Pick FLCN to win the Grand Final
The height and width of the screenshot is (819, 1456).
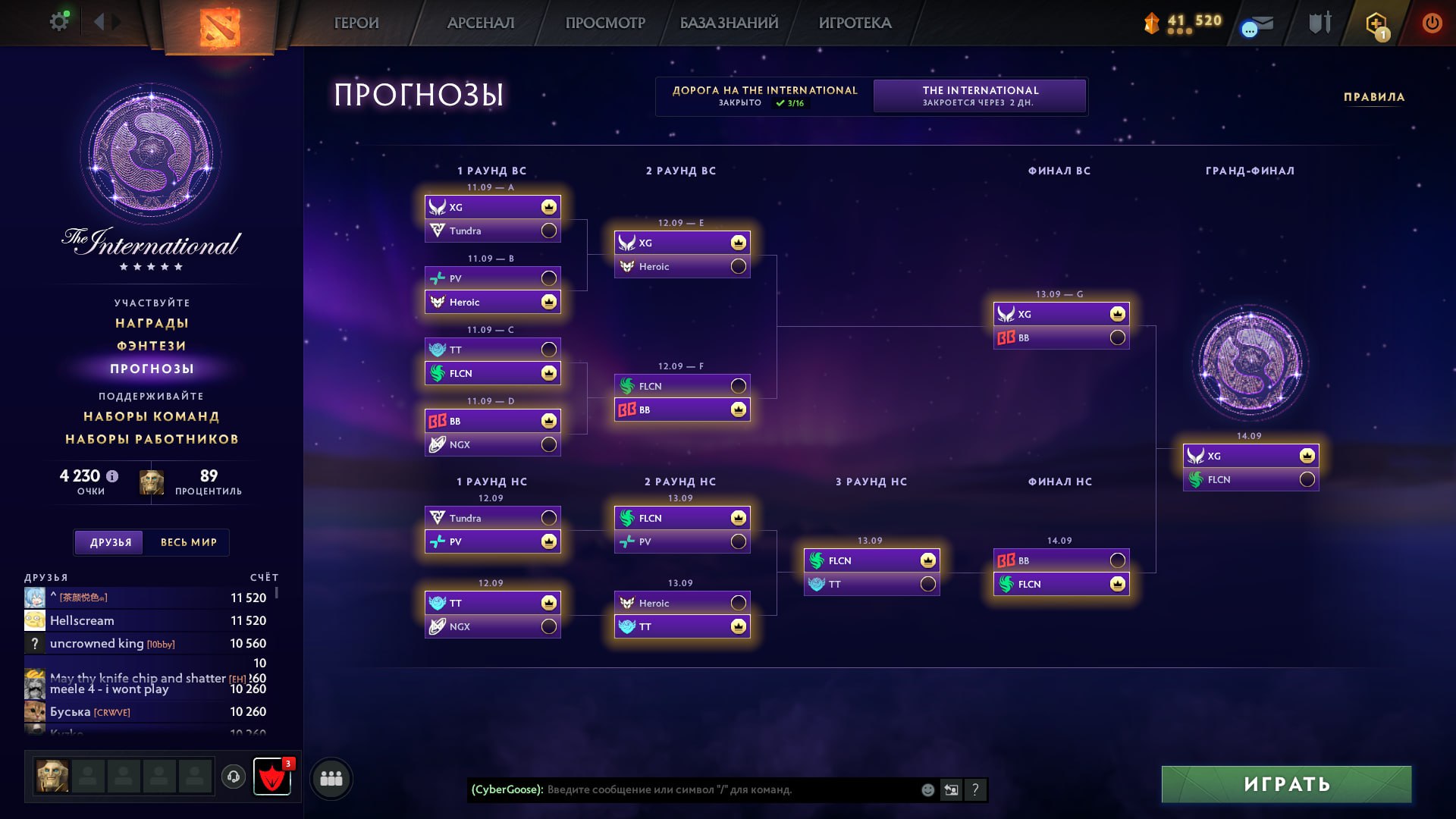1250,479
